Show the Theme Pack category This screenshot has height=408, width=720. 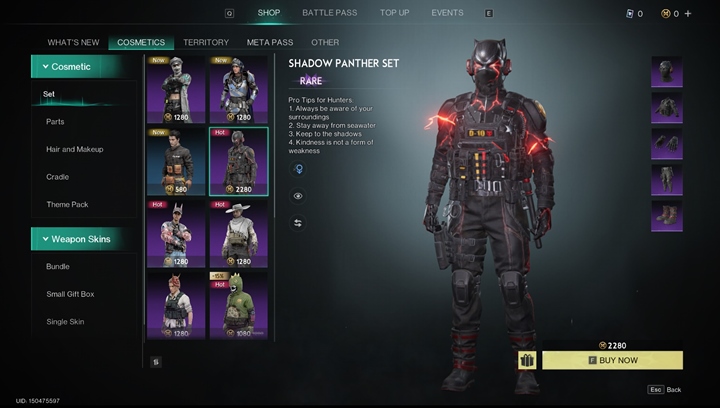pyautogui.click(x=67, y=205)
